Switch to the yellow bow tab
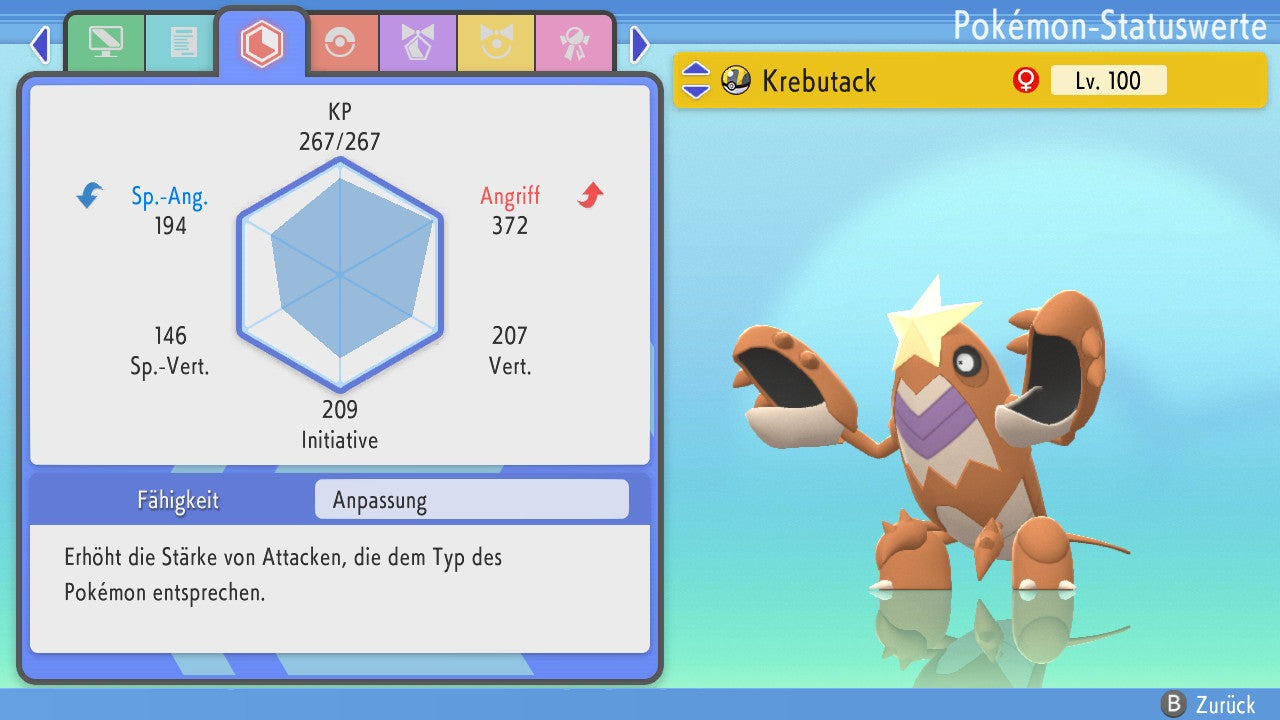Screen dimensions: 1280x720 pos(495,43)
